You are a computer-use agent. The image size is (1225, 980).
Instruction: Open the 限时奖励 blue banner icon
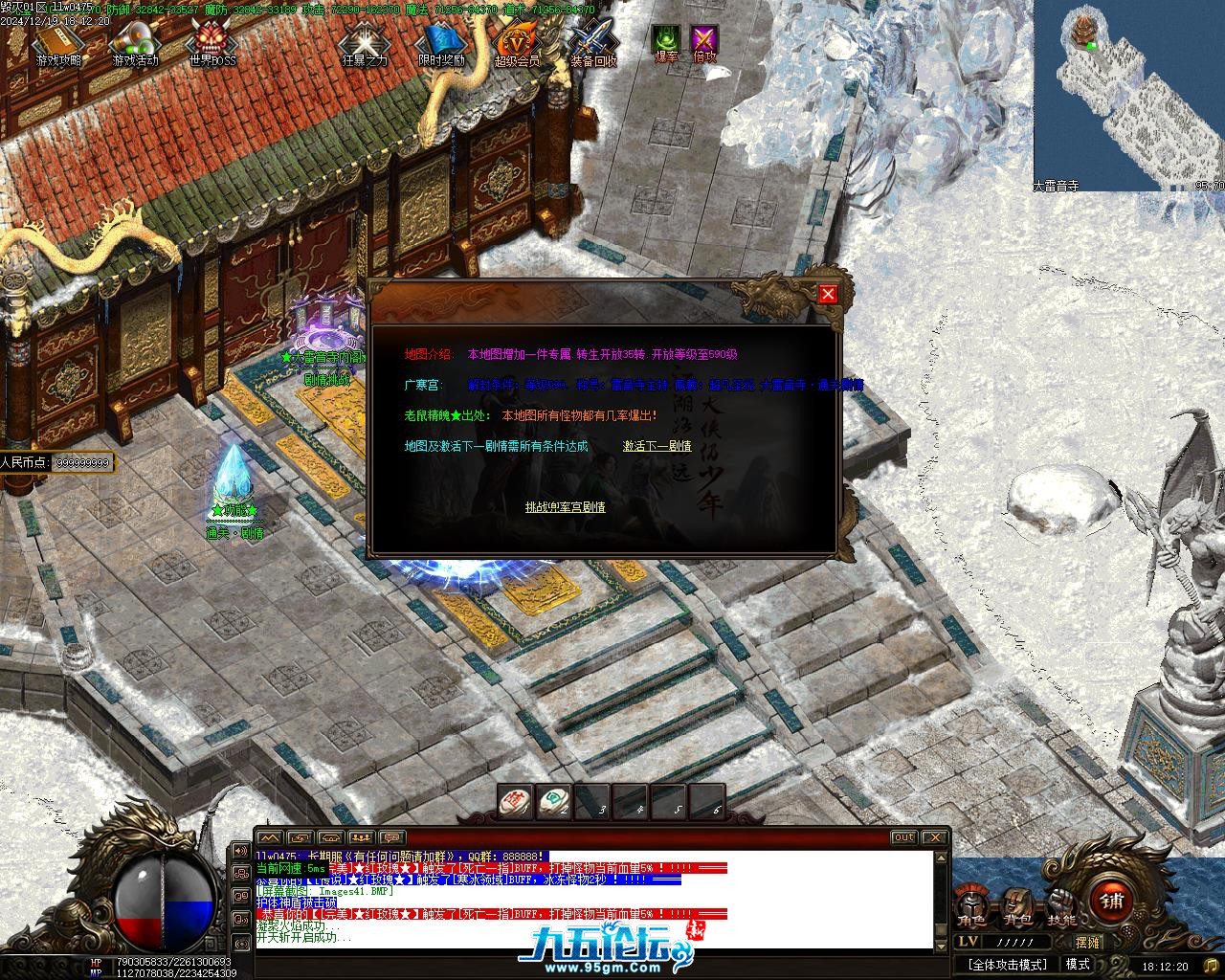pyautogui.click(x=441, y=41)
